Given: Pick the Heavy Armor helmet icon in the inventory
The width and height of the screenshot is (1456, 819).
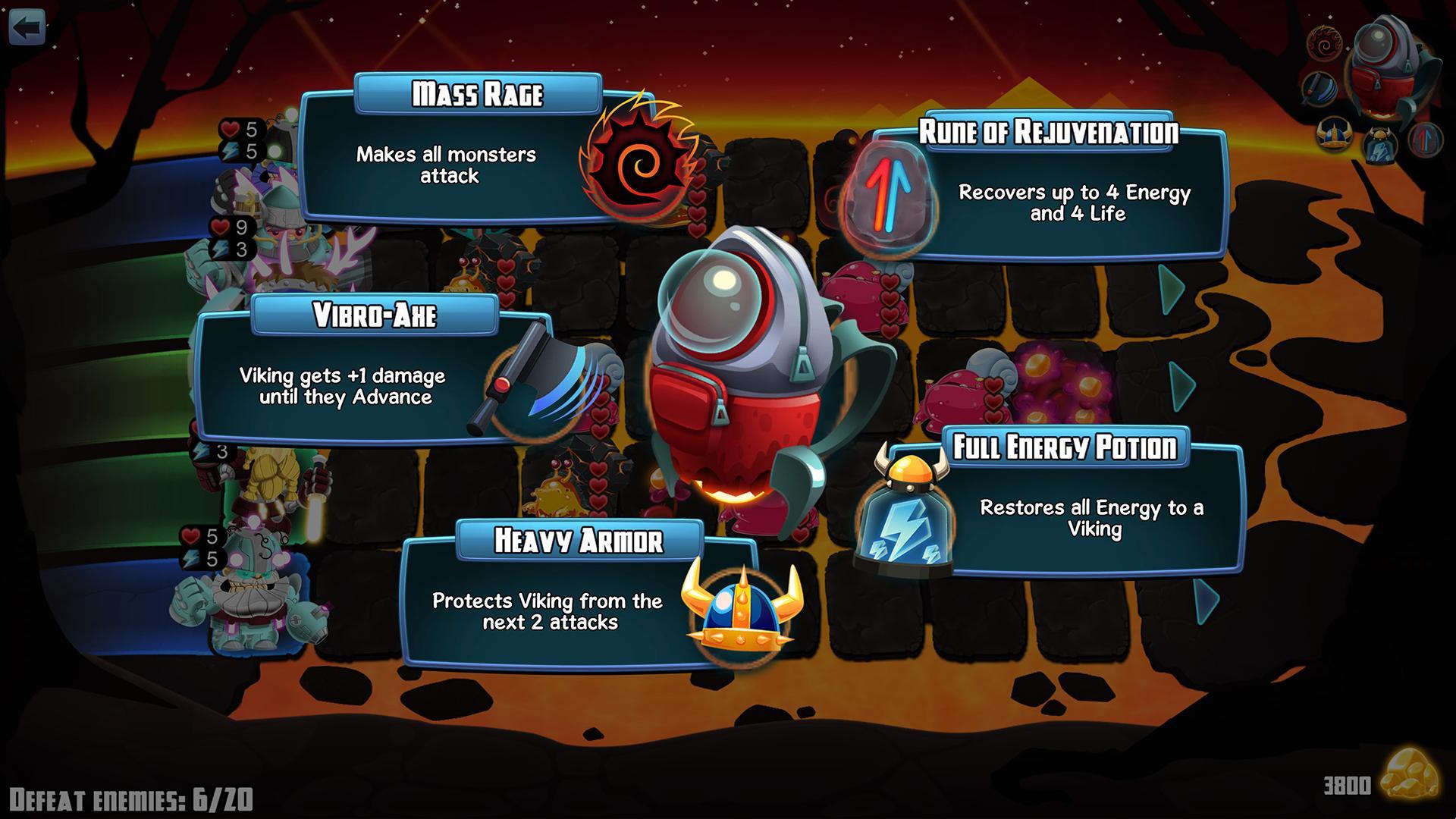Looking at the screenshot, I should pyautogui.click(x=1334, y=136).
